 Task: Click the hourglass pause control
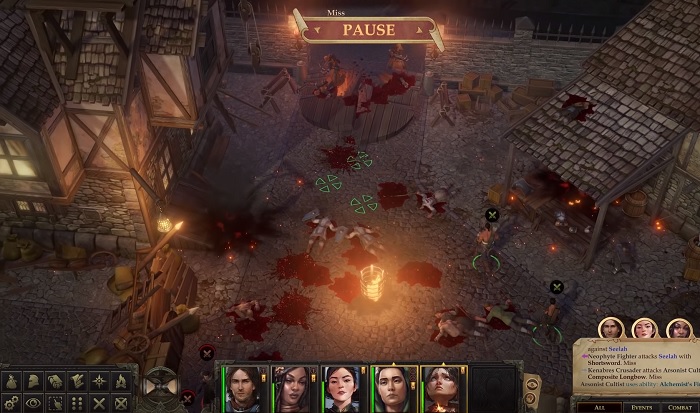point(158,385)
